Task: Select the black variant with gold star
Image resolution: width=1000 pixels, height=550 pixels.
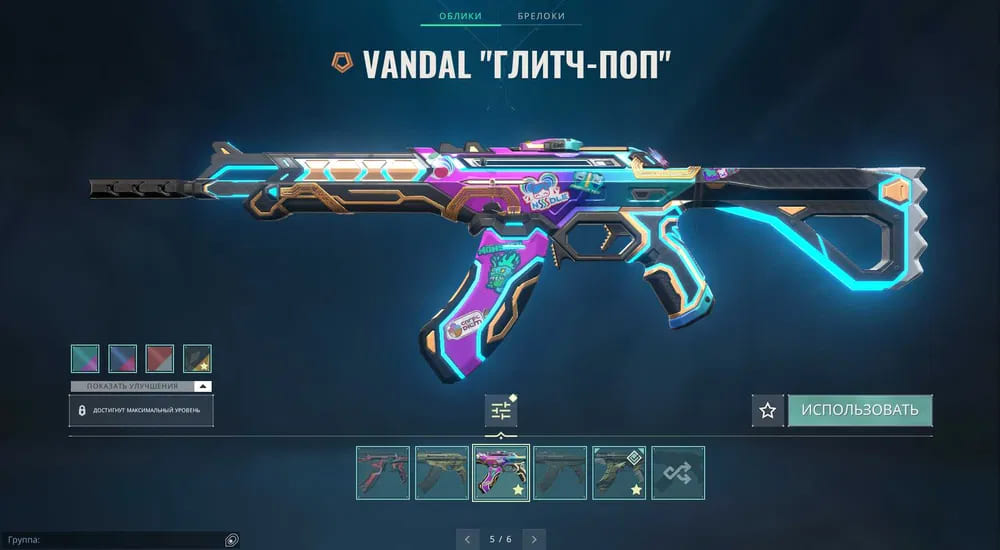Action: tap(197, 358)
